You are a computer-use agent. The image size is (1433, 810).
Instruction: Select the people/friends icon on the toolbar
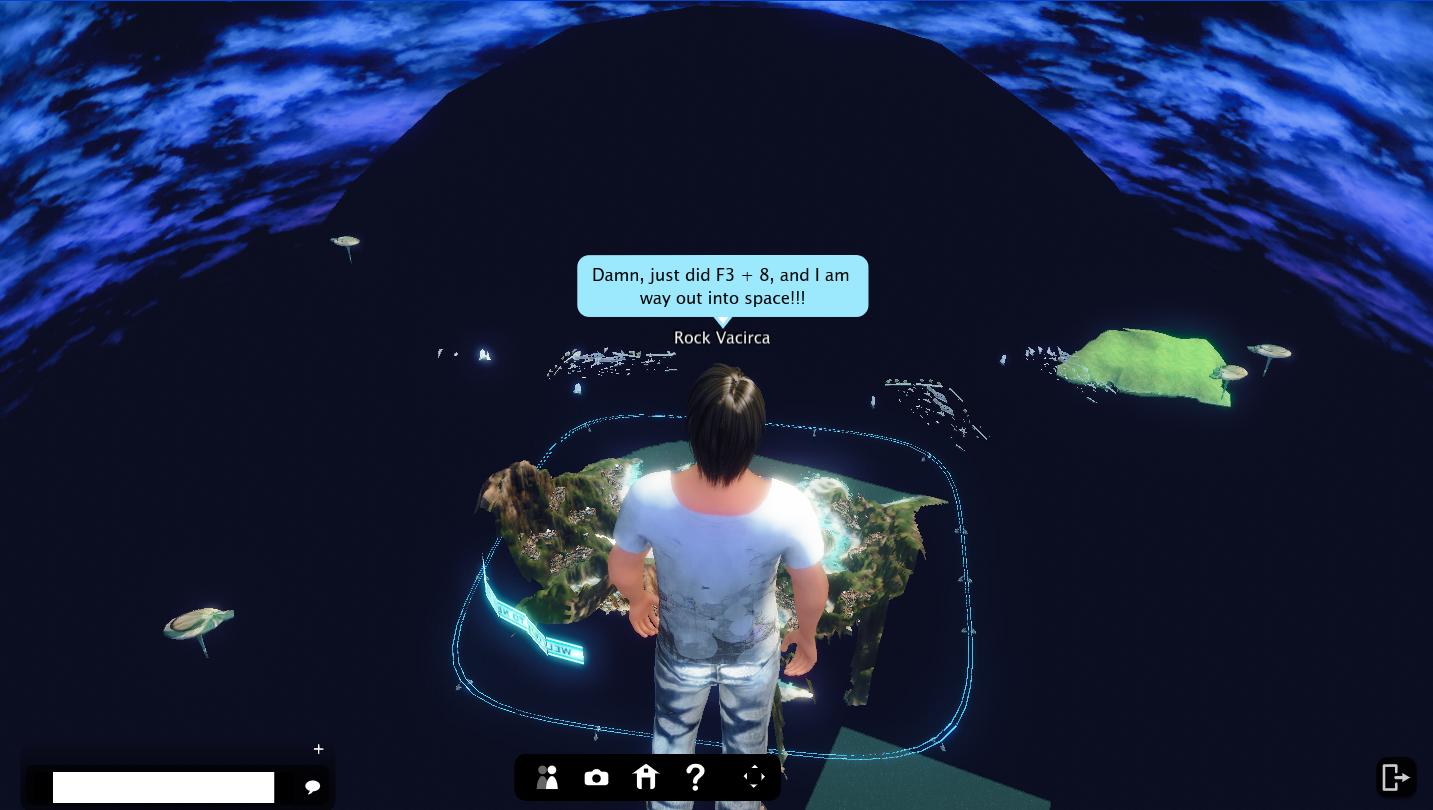click(x=547, y=777)
